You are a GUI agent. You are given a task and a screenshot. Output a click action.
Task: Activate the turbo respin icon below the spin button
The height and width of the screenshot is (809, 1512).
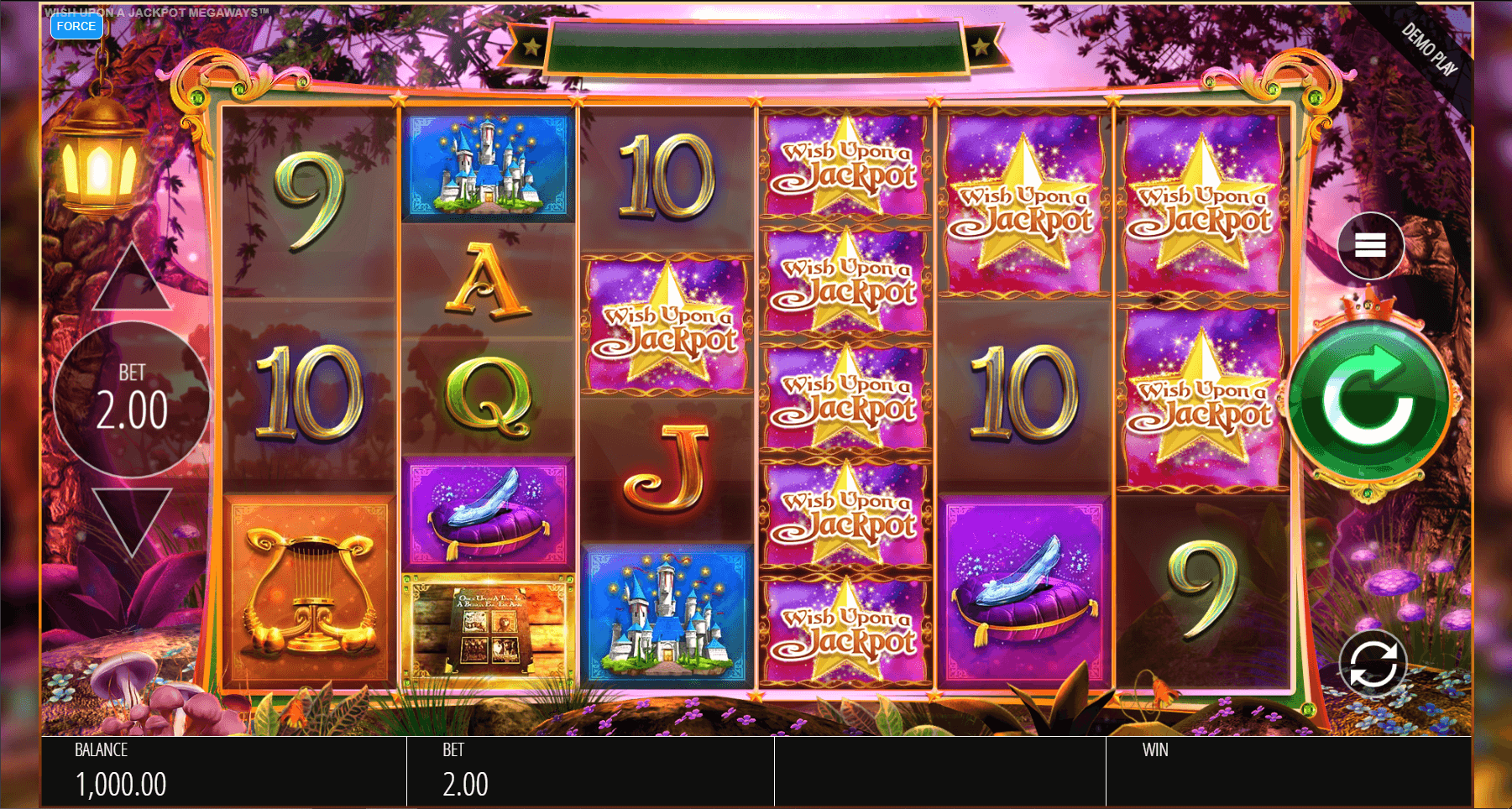[x=1375, y=662]
